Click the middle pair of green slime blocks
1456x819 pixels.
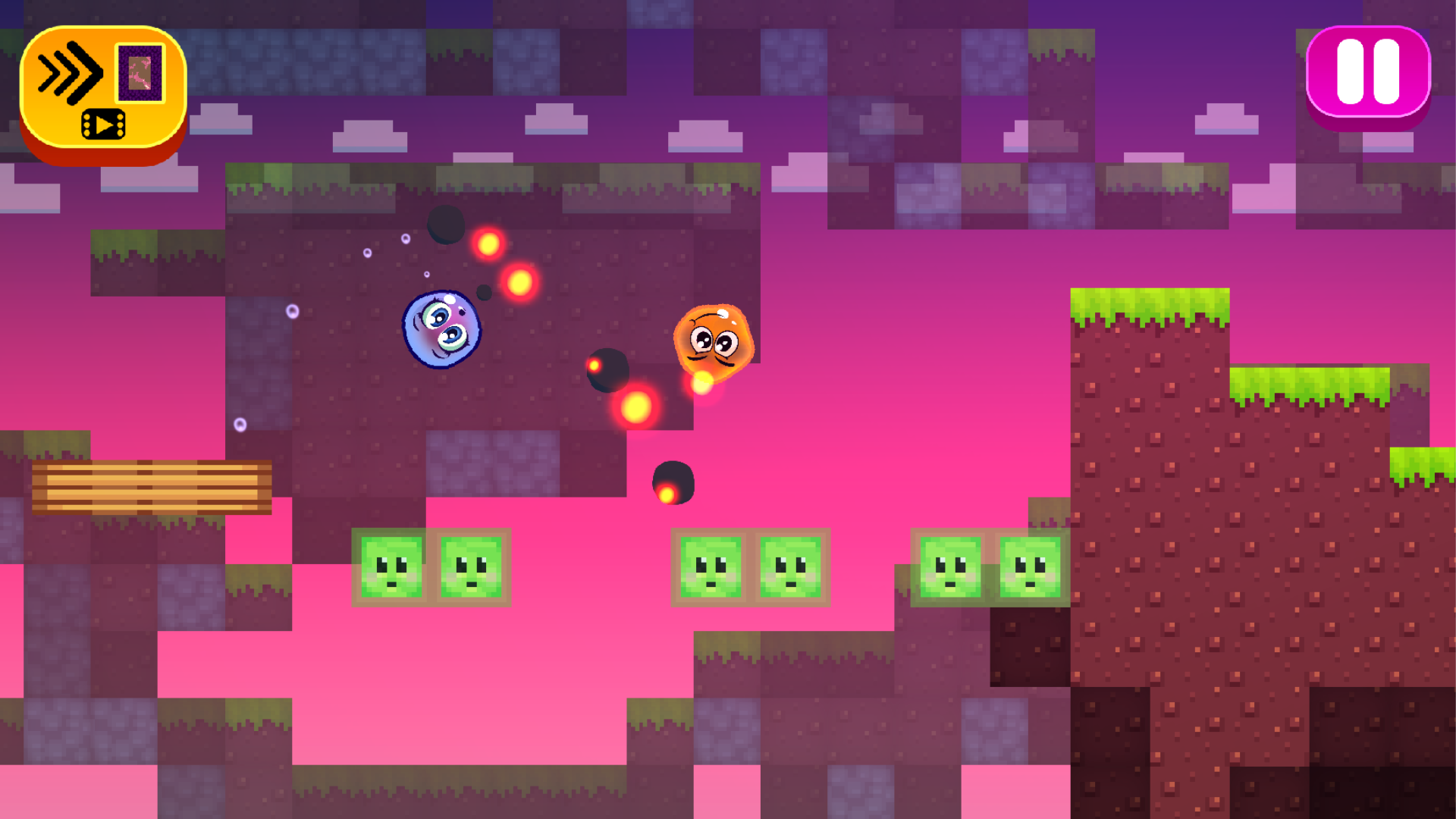751,568
